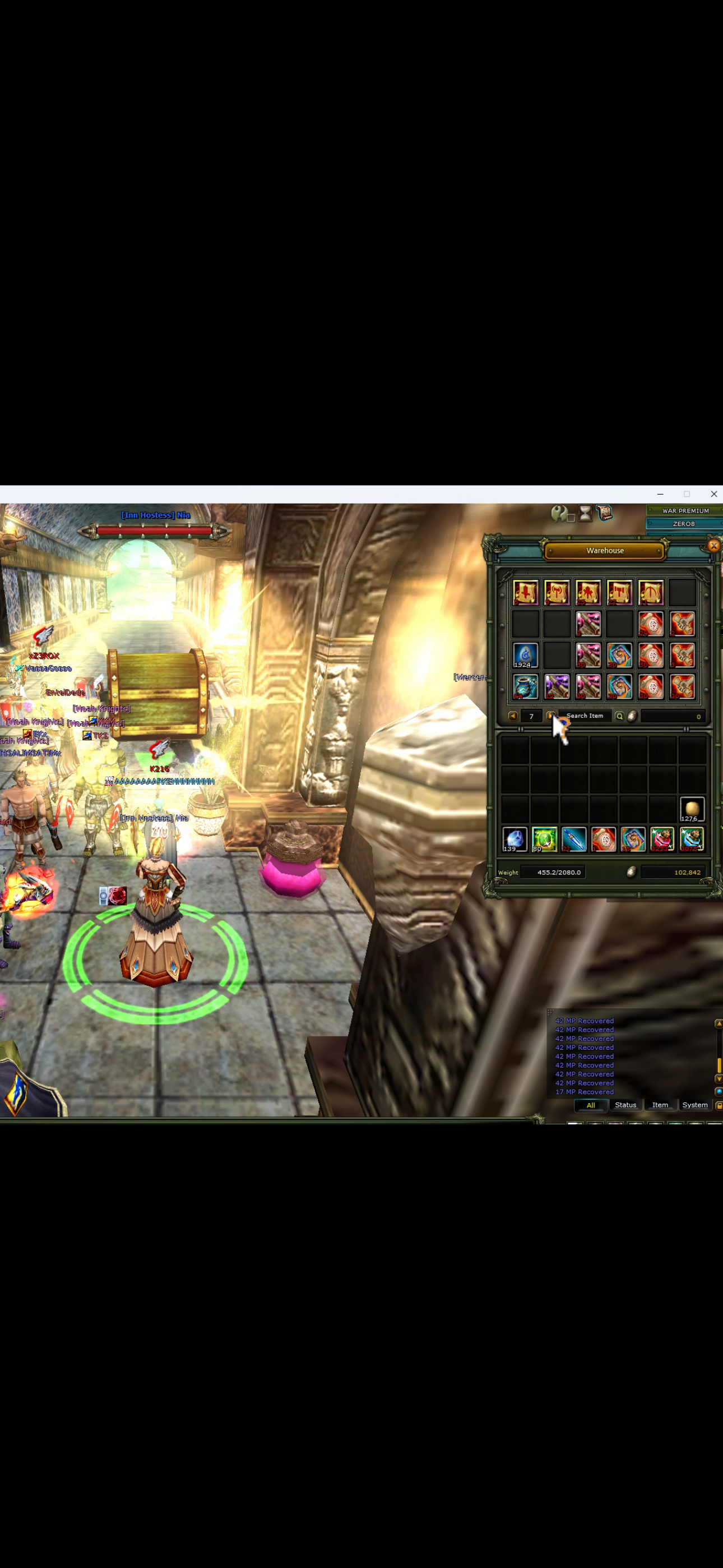Click the Search Item input field
Viewport: 723px width, 1568px height.
click(586, 716)
